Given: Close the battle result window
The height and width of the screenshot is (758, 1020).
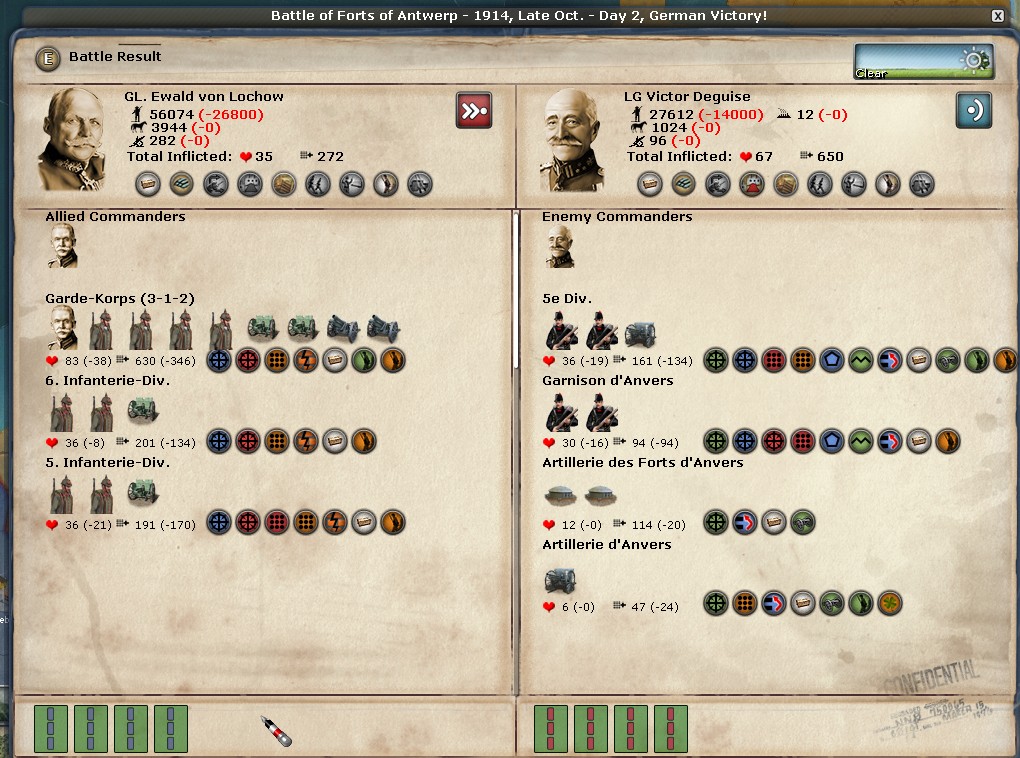Looking at the screenshot, I should [997, 16].
